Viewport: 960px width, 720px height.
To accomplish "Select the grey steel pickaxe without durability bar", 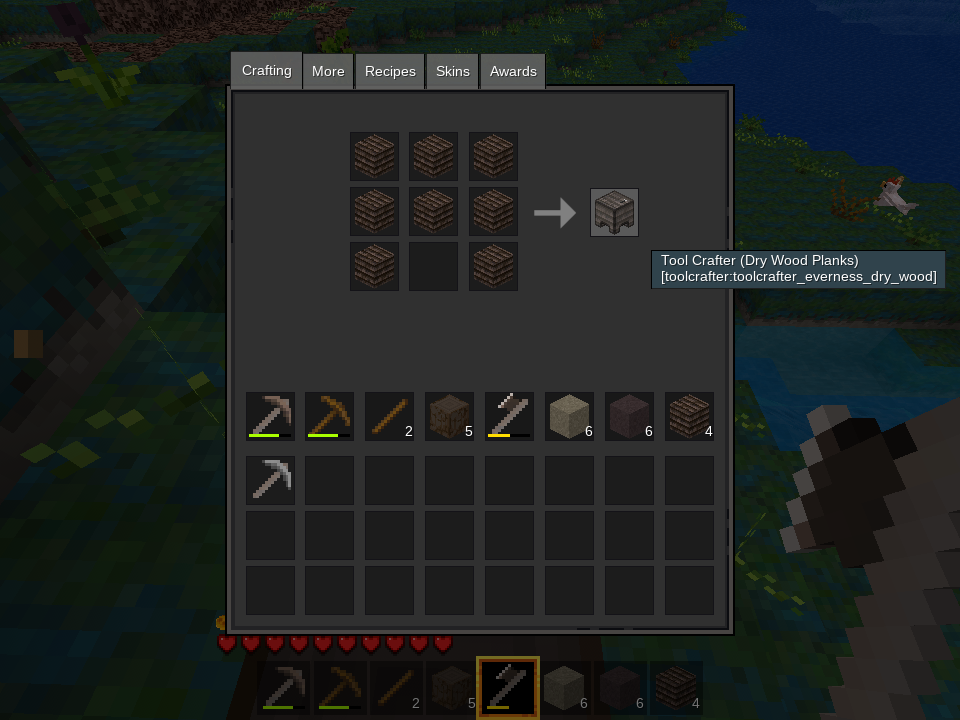I will [x=271, y=480].
